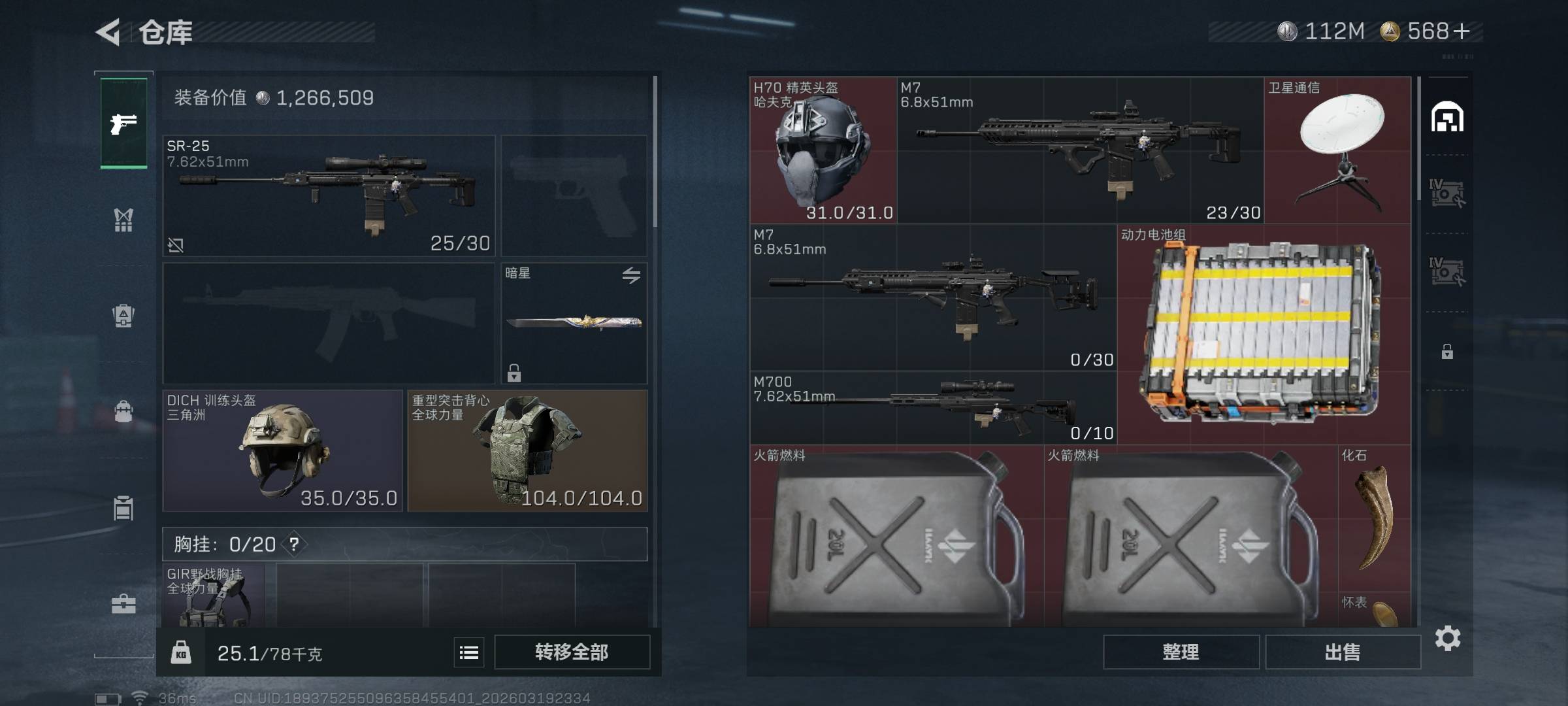The image size is (1568, 706).
Task: Show chest rig help question mark
Action: click(x=294, y=544)
